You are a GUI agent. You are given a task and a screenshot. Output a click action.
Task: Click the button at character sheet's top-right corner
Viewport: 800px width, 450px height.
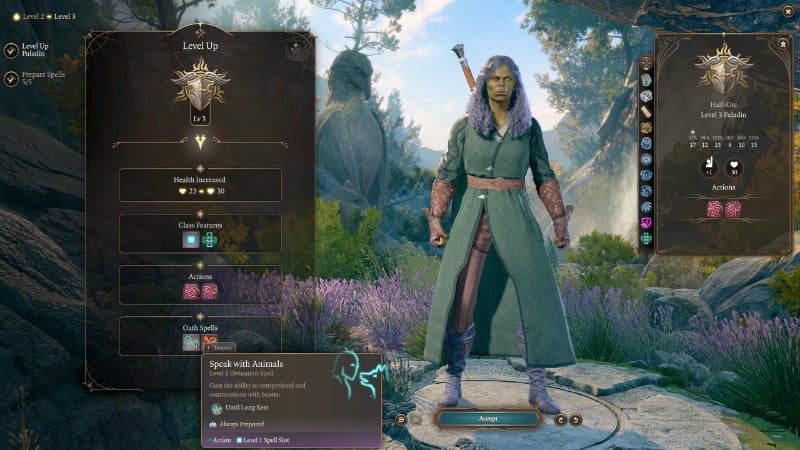point(782,44)
